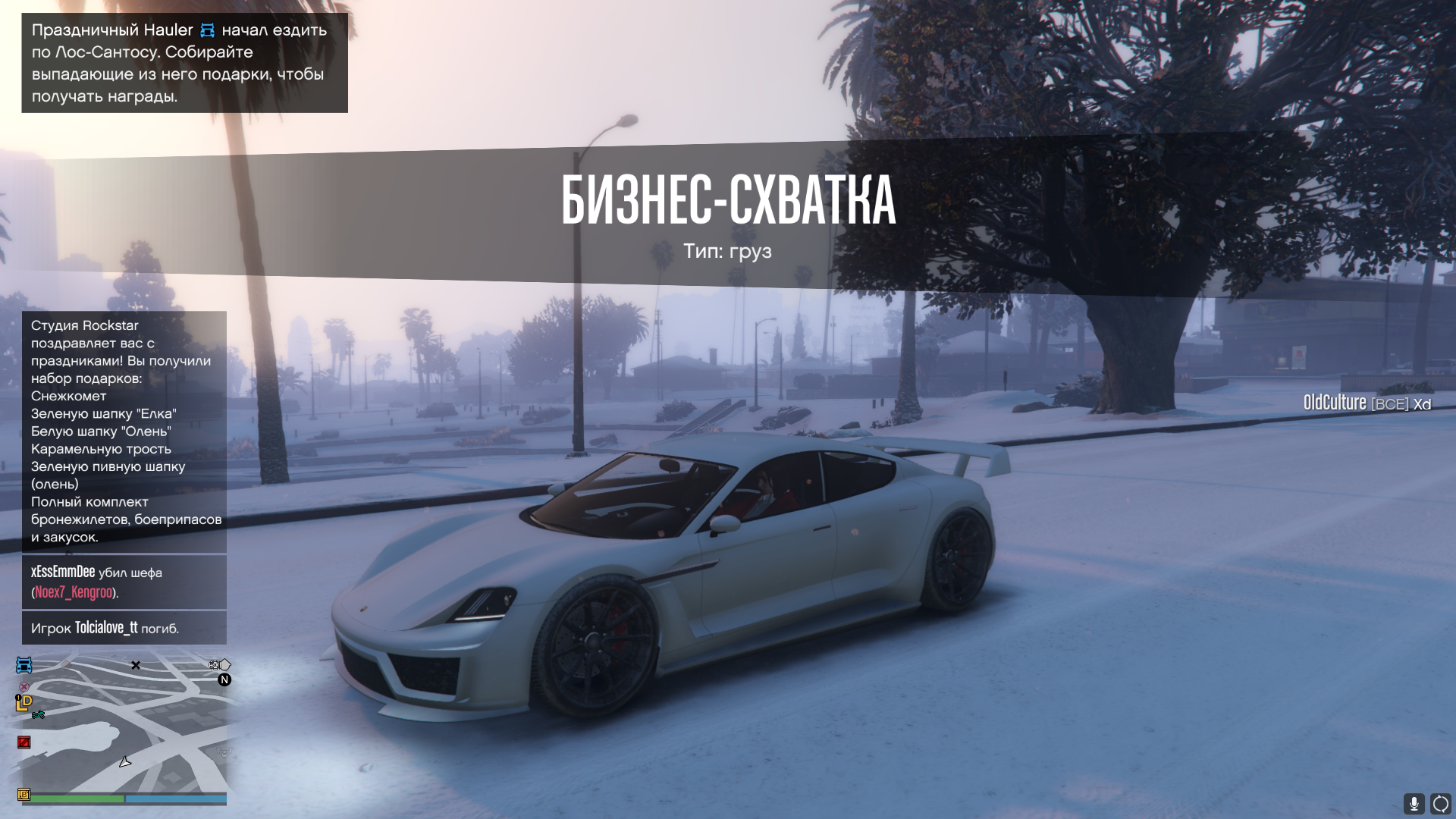Click the north N compass marker on the minimap
The width and height of the screenshot is (1456, 819).
click(x=224, y=680)
